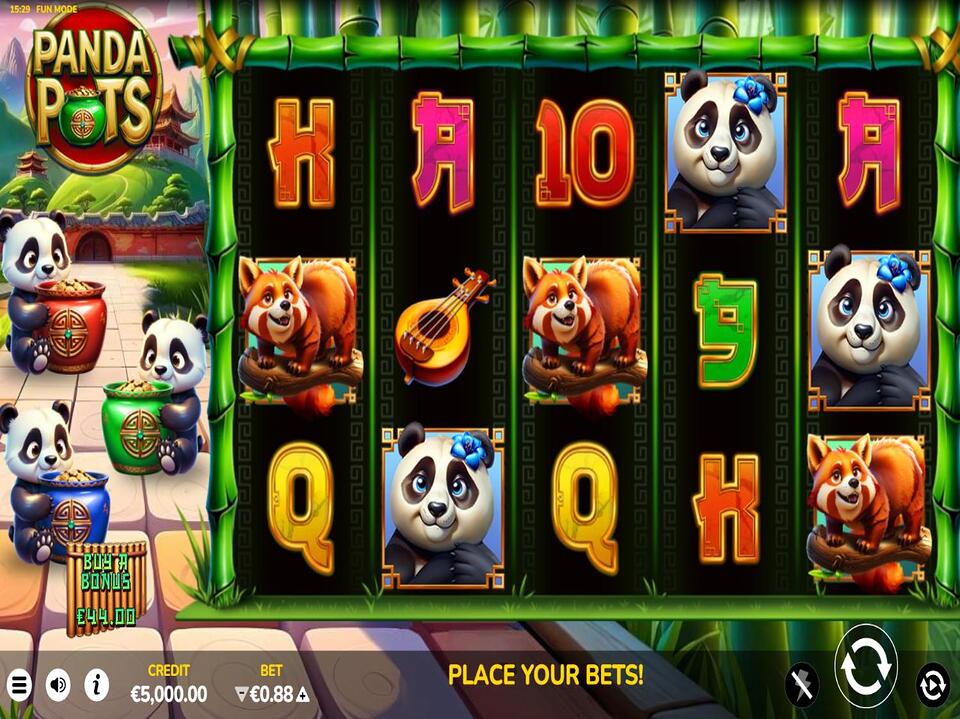This screenshot has width=960, height=719.
Task: Decrease the bet with the down arrow
Action: 240,694
